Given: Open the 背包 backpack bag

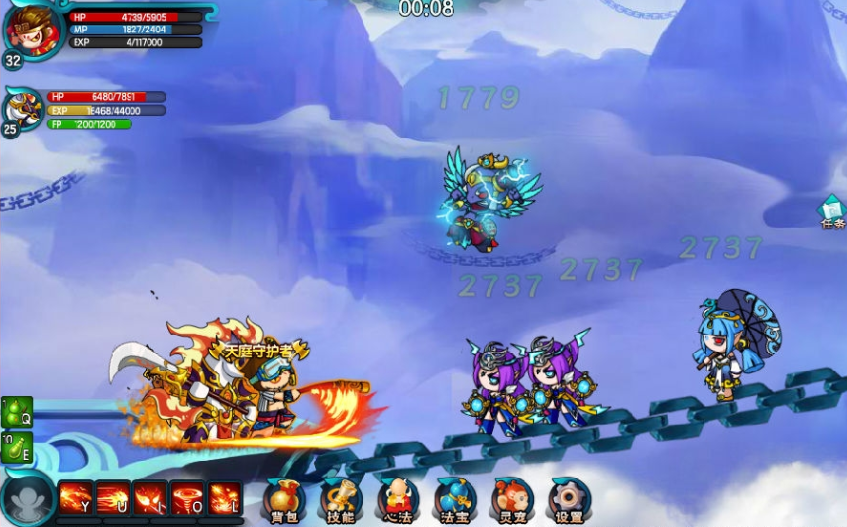Looking at the screenshot, I should pyautogui.click(x=283, y=499).
